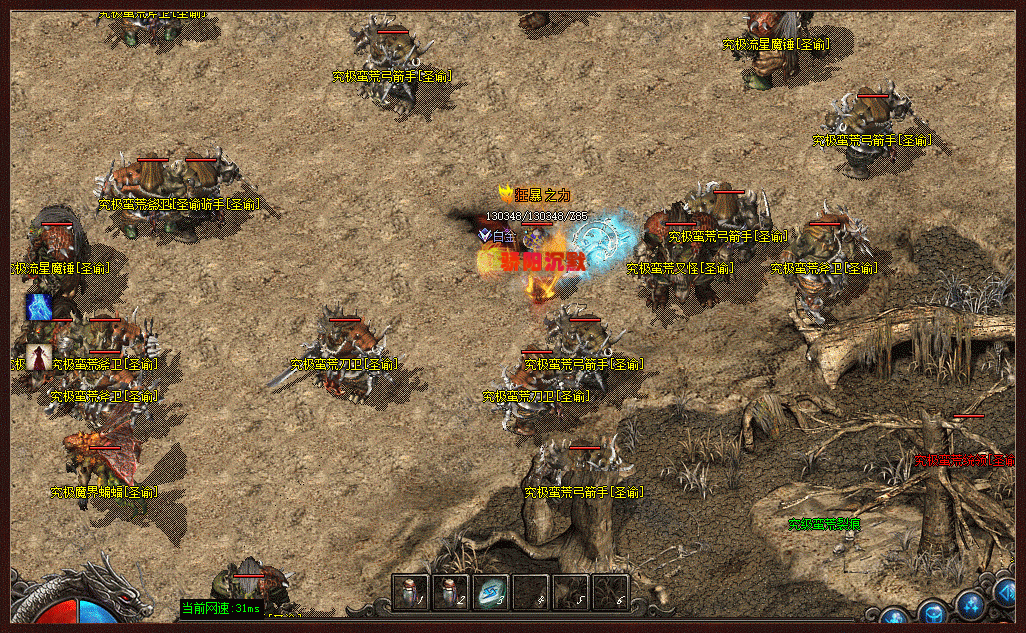This screenshot has height=633, width=1026.
Task: Use the potion in hotbar slot 2
Action: point(450,591)
